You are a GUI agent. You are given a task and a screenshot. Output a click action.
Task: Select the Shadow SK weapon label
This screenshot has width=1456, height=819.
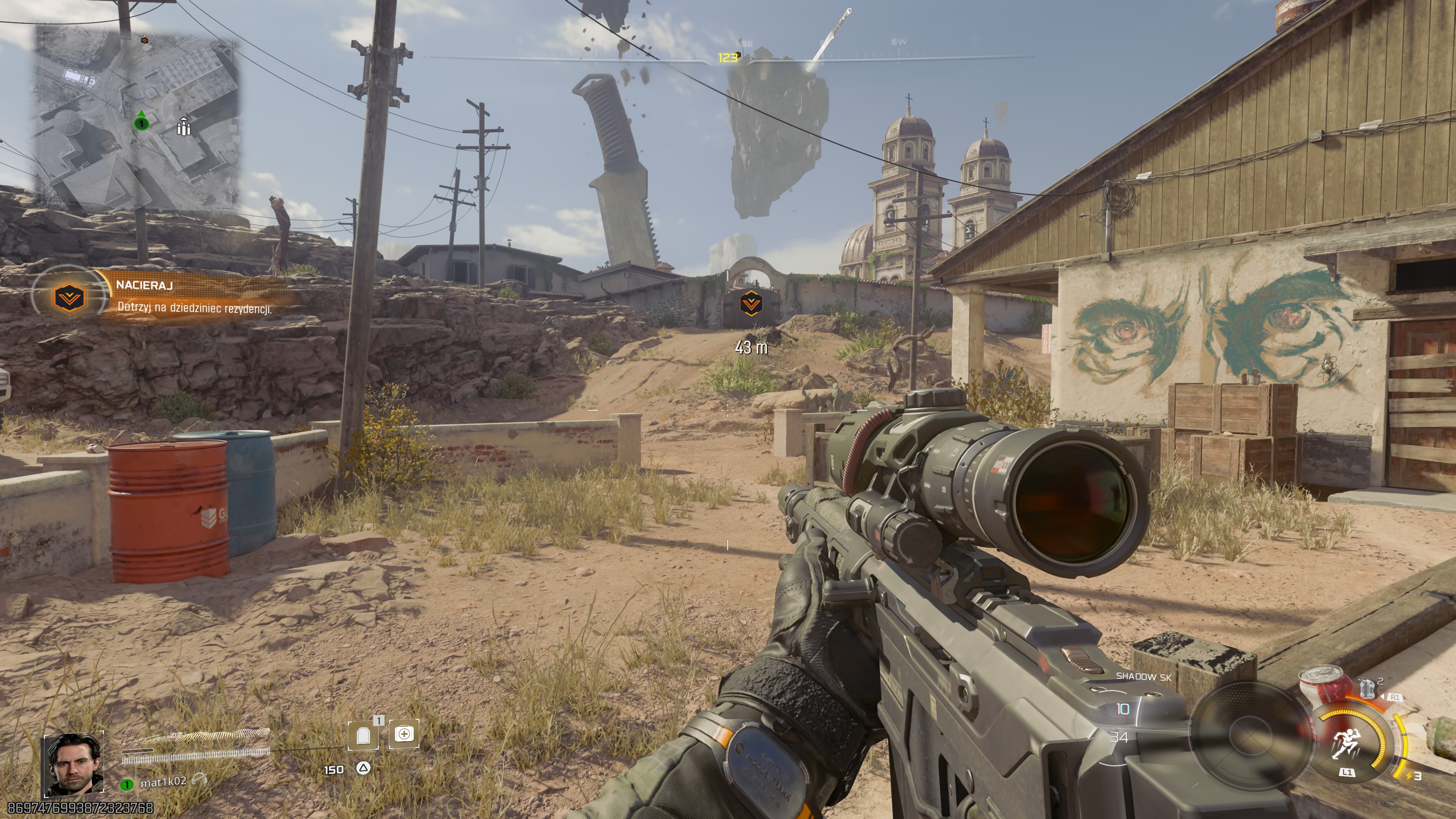point(1144,676)
